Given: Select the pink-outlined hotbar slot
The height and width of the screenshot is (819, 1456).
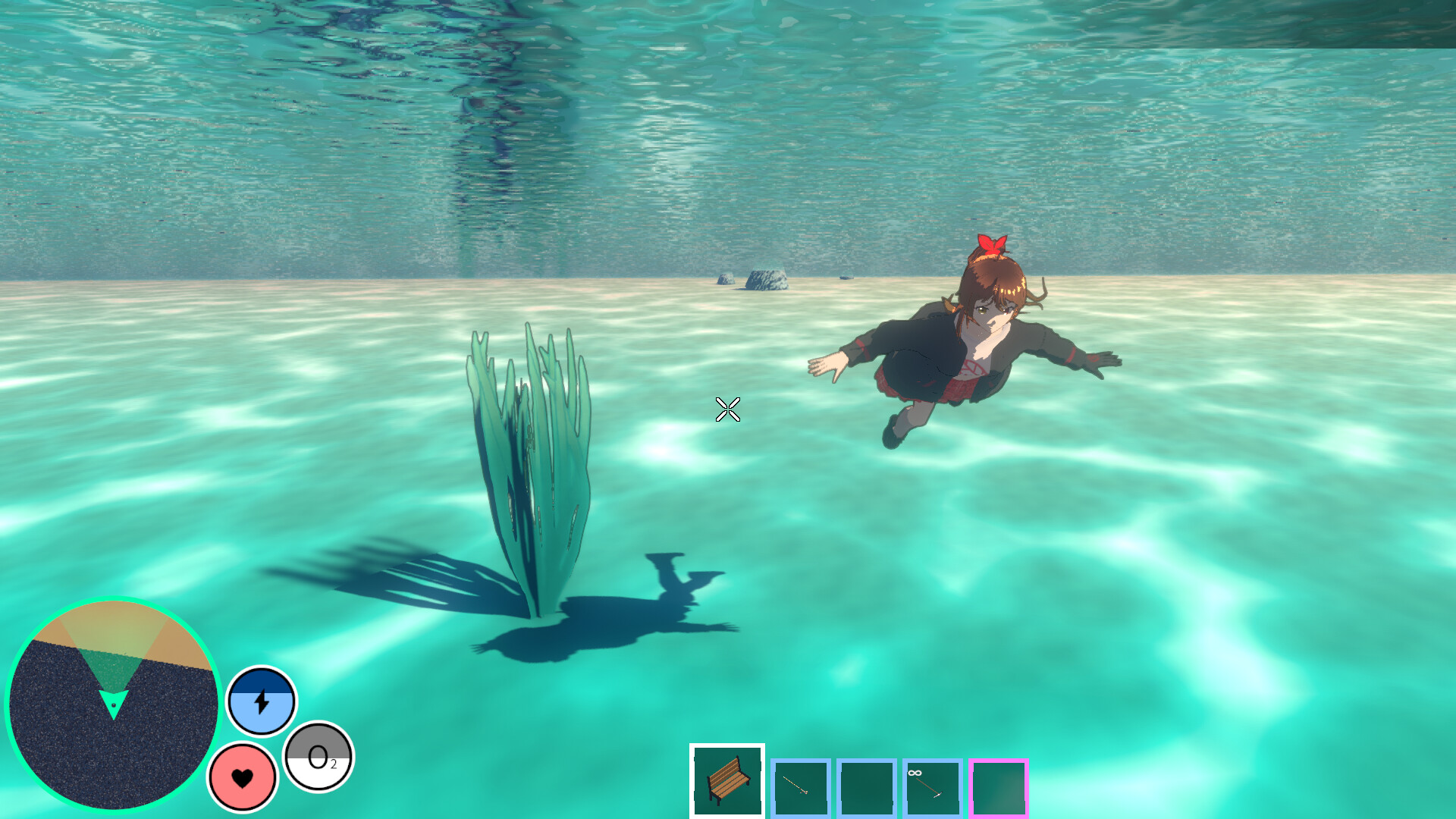Looking at the screenshot, I should coord(999,786).
